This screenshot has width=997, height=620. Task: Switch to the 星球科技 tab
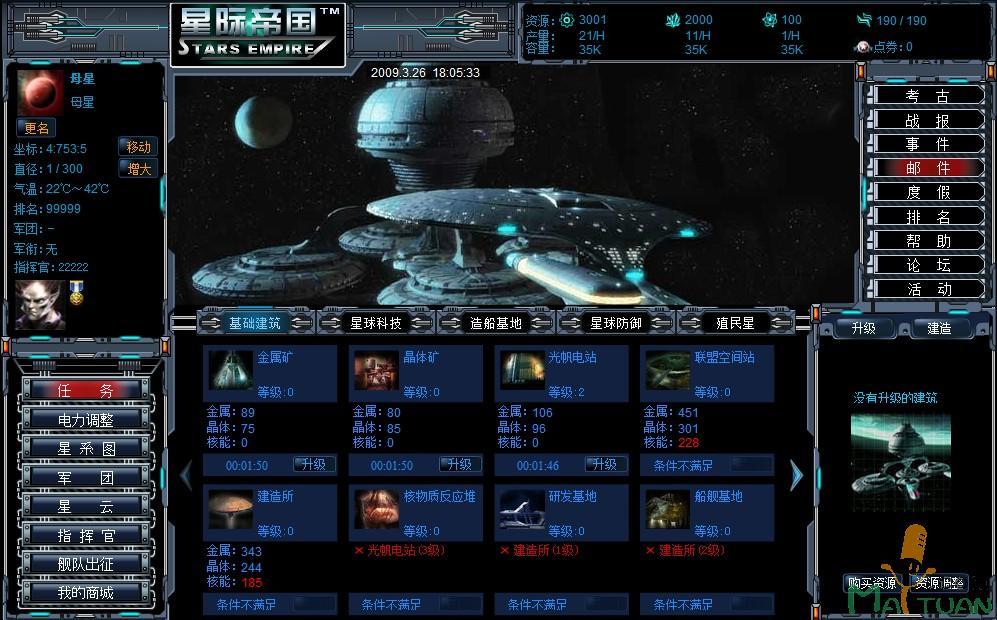click(x=376, y=323)
